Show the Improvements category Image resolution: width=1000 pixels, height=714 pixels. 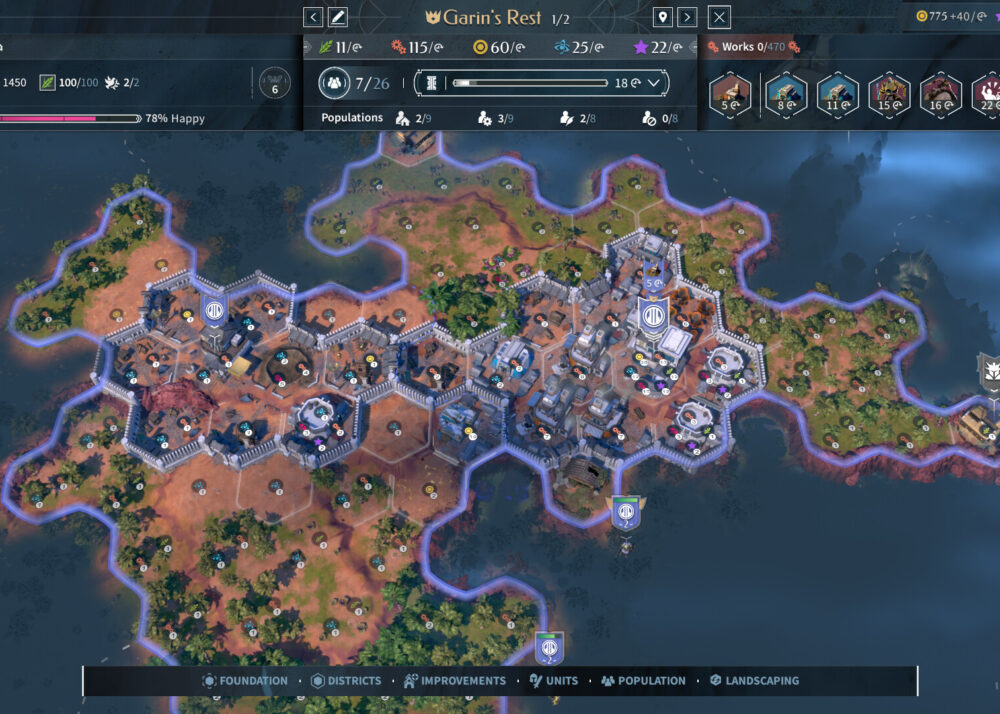[455, 681]
